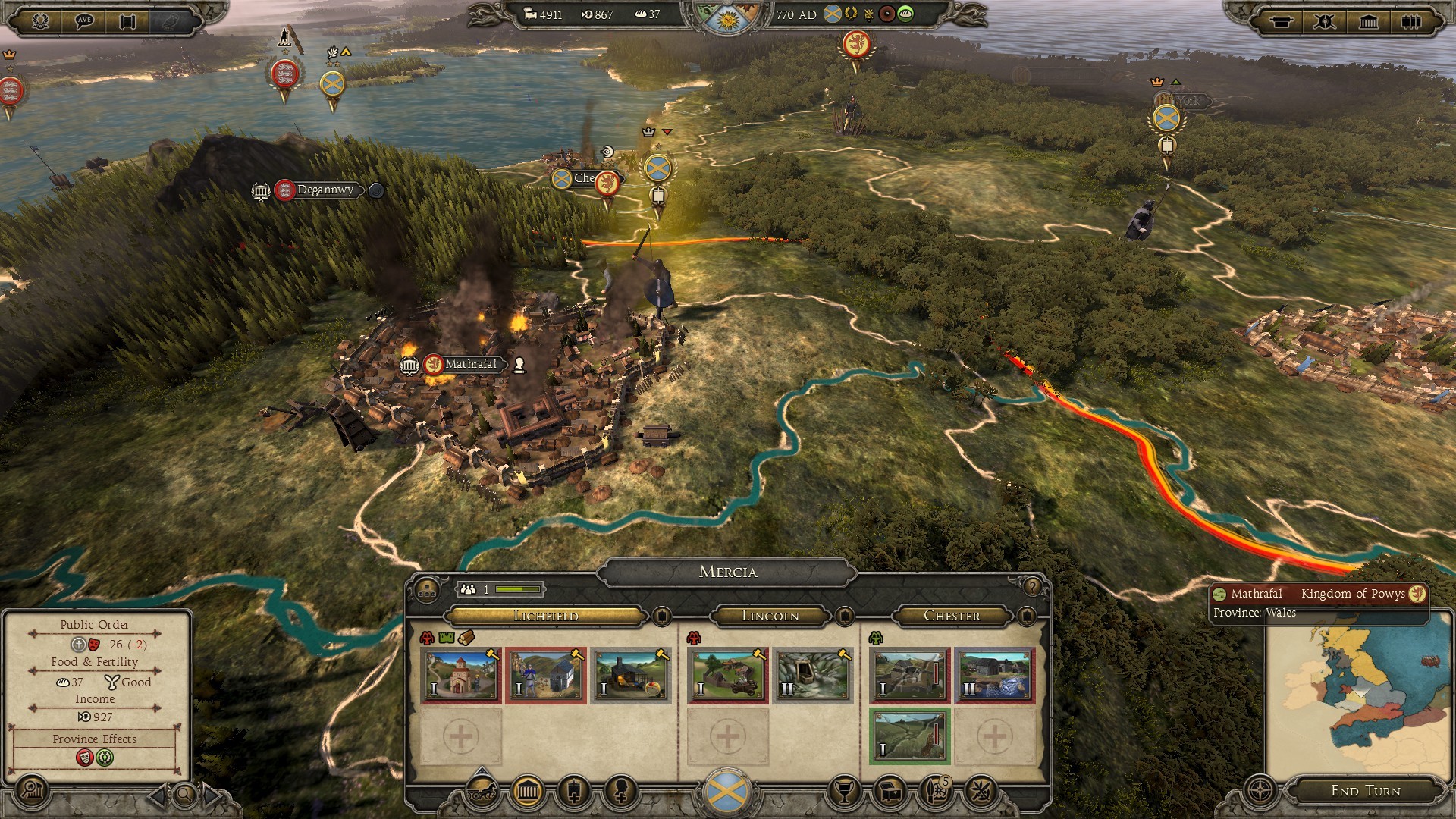Switch to the Lincoln settlement tab
This screenshot has height=819, width=1456.
coord(770,616)
